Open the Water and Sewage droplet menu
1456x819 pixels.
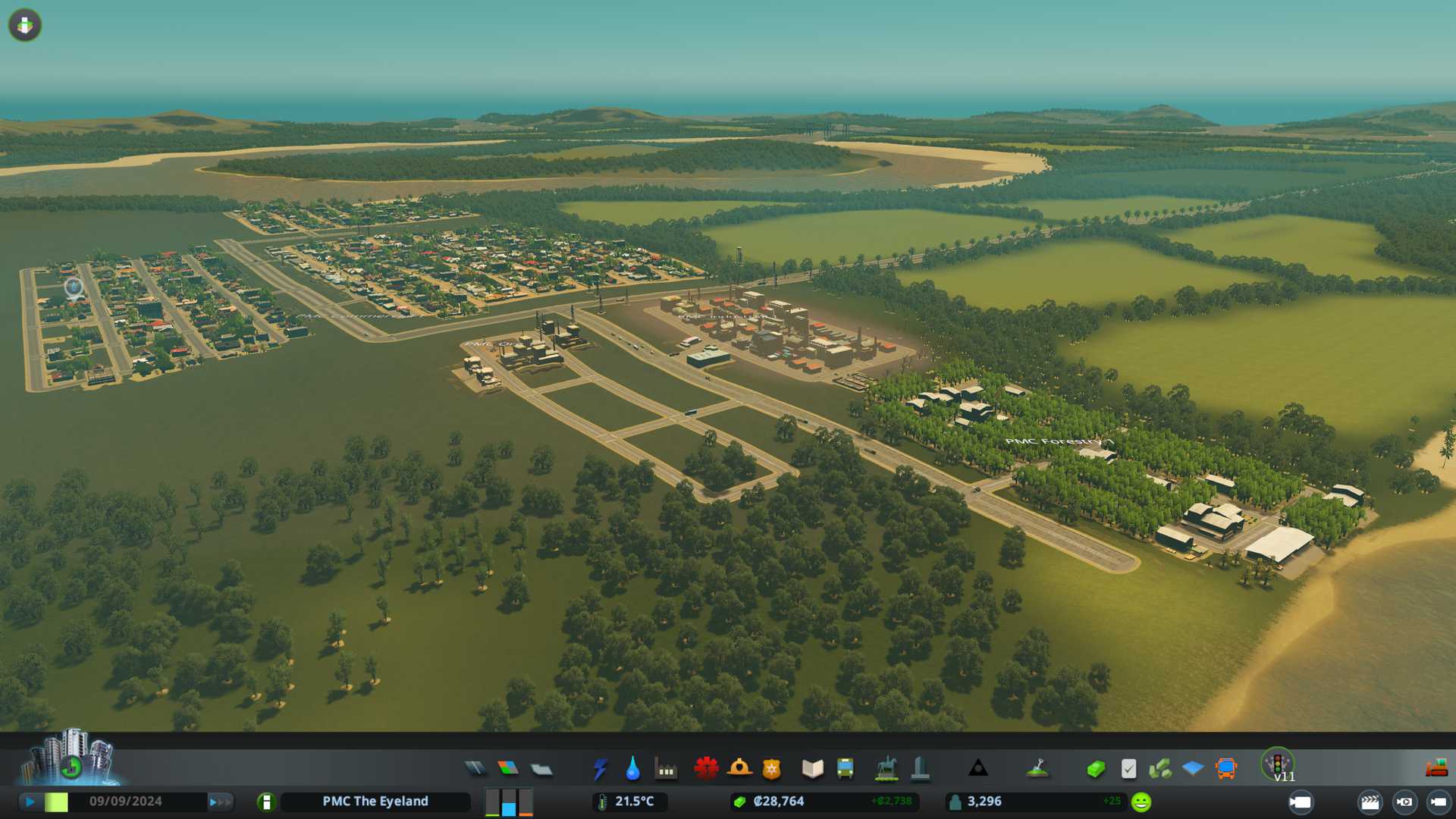click(632, 769)
